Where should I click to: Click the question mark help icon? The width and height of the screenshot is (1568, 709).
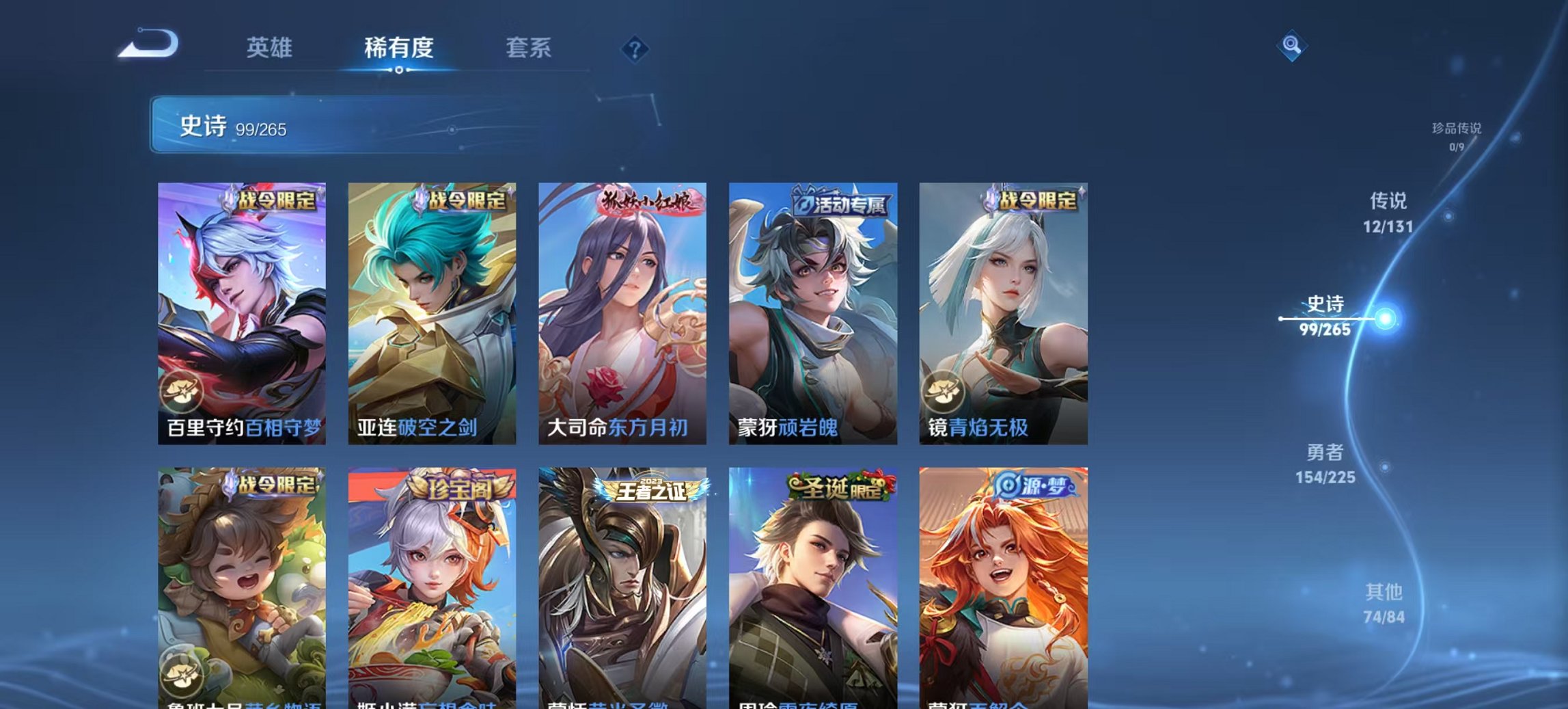click(636, 49)
